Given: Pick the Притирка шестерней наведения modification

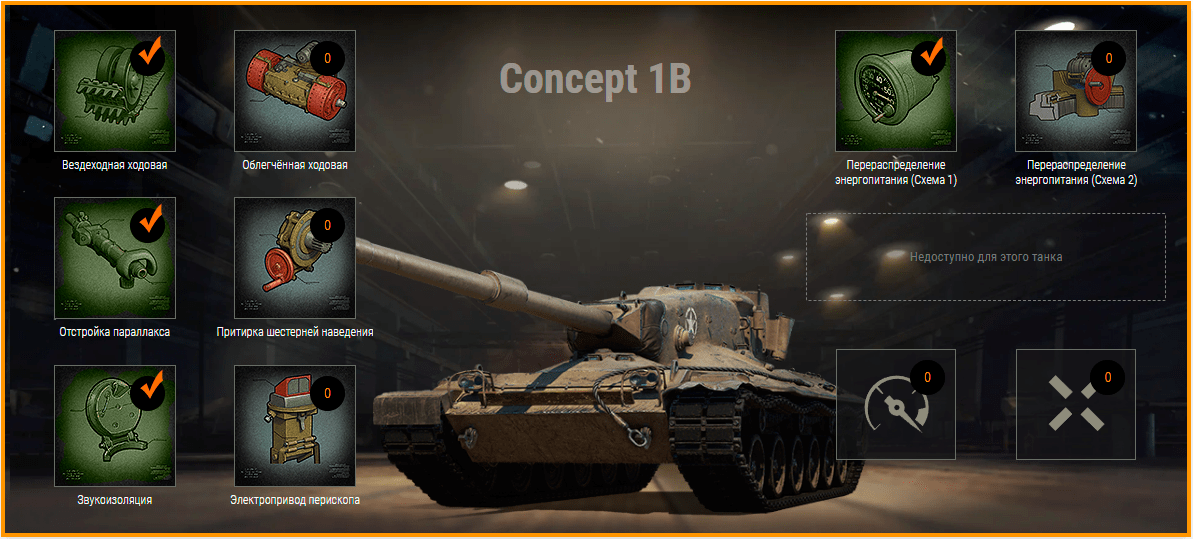Looking at the screenshot, I should pos(295,258).
